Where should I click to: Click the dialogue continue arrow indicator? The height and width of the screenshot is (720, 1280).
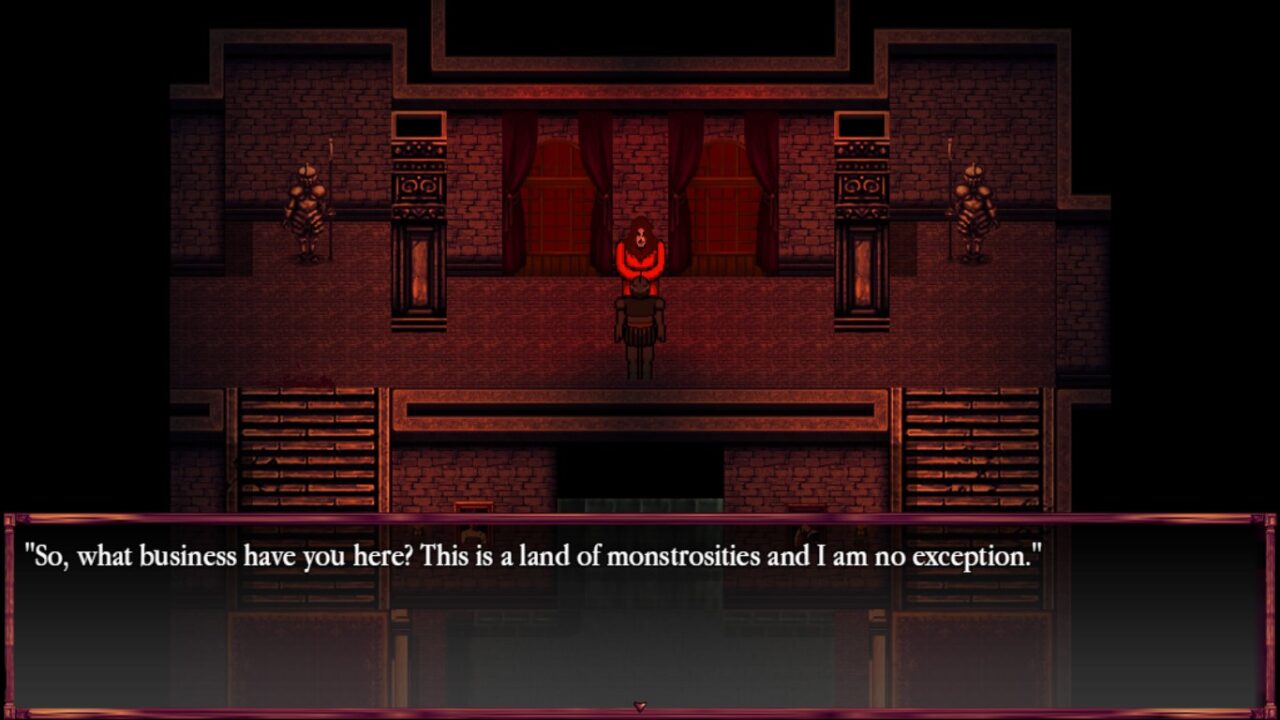pyautogui.click(x=640, y=707)
